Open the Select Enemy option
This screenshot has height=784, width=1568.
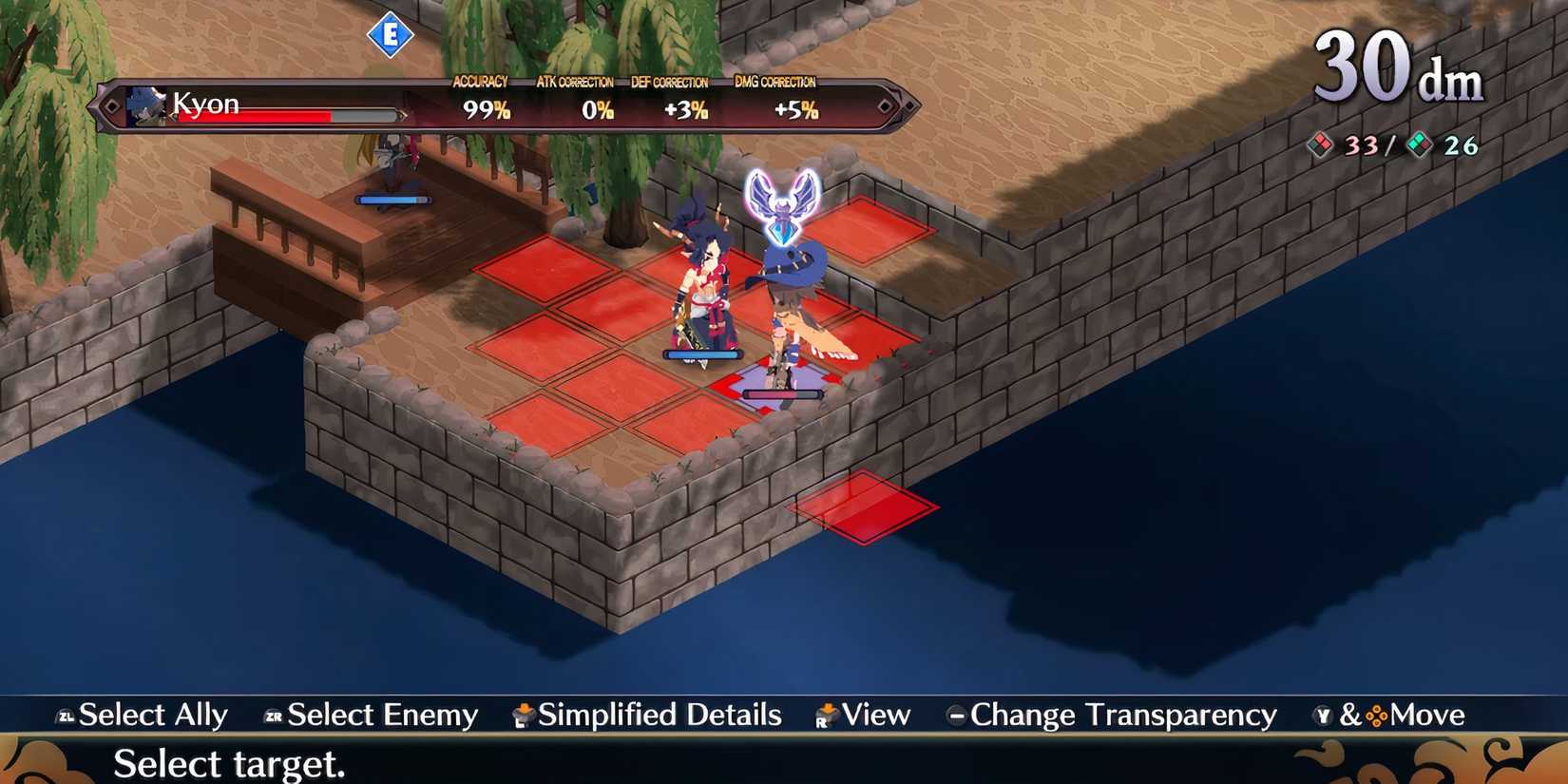click(x=380, y=715)
